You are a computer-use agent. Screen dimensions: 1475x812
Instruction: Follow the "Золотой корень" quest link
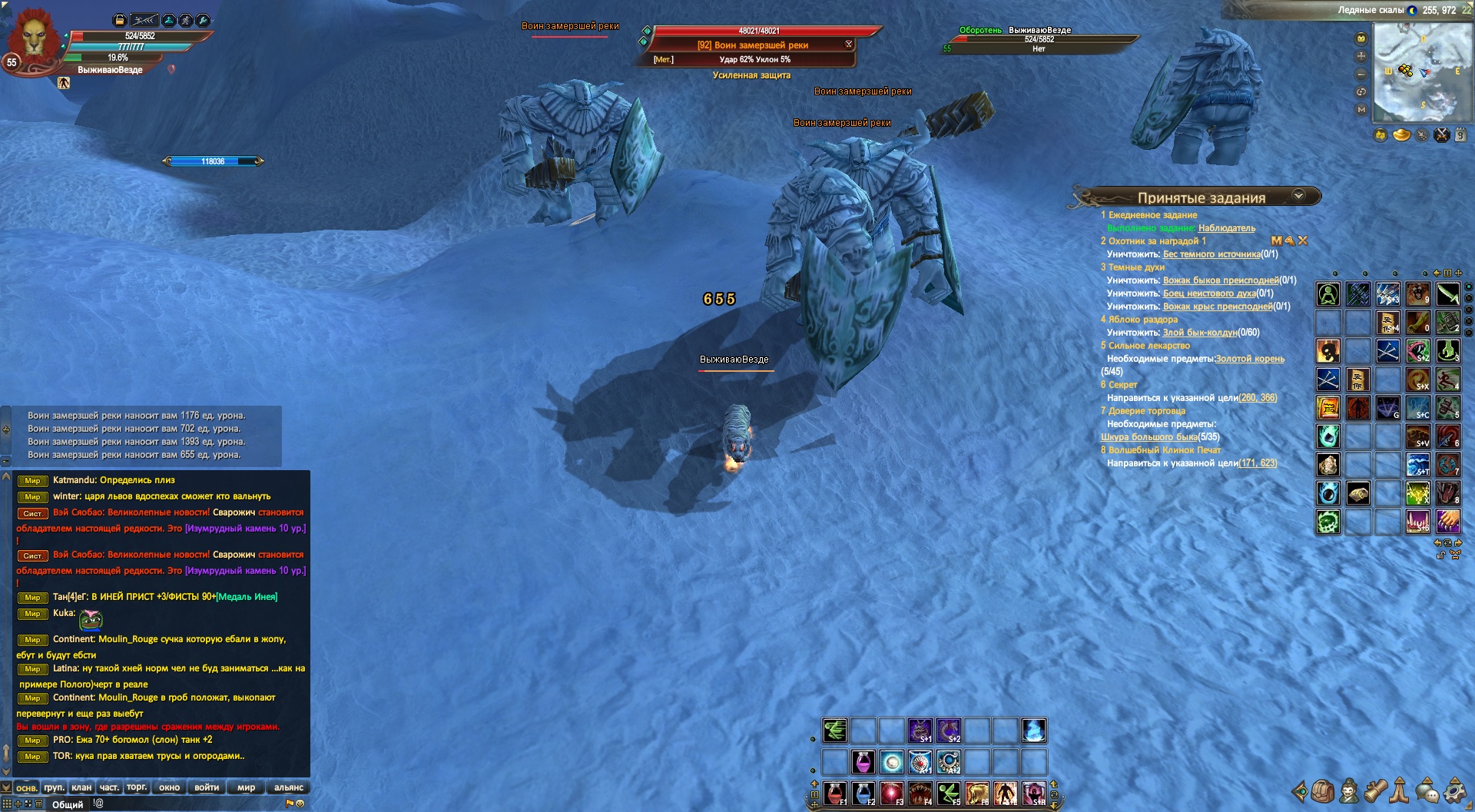coord(1249,359)
